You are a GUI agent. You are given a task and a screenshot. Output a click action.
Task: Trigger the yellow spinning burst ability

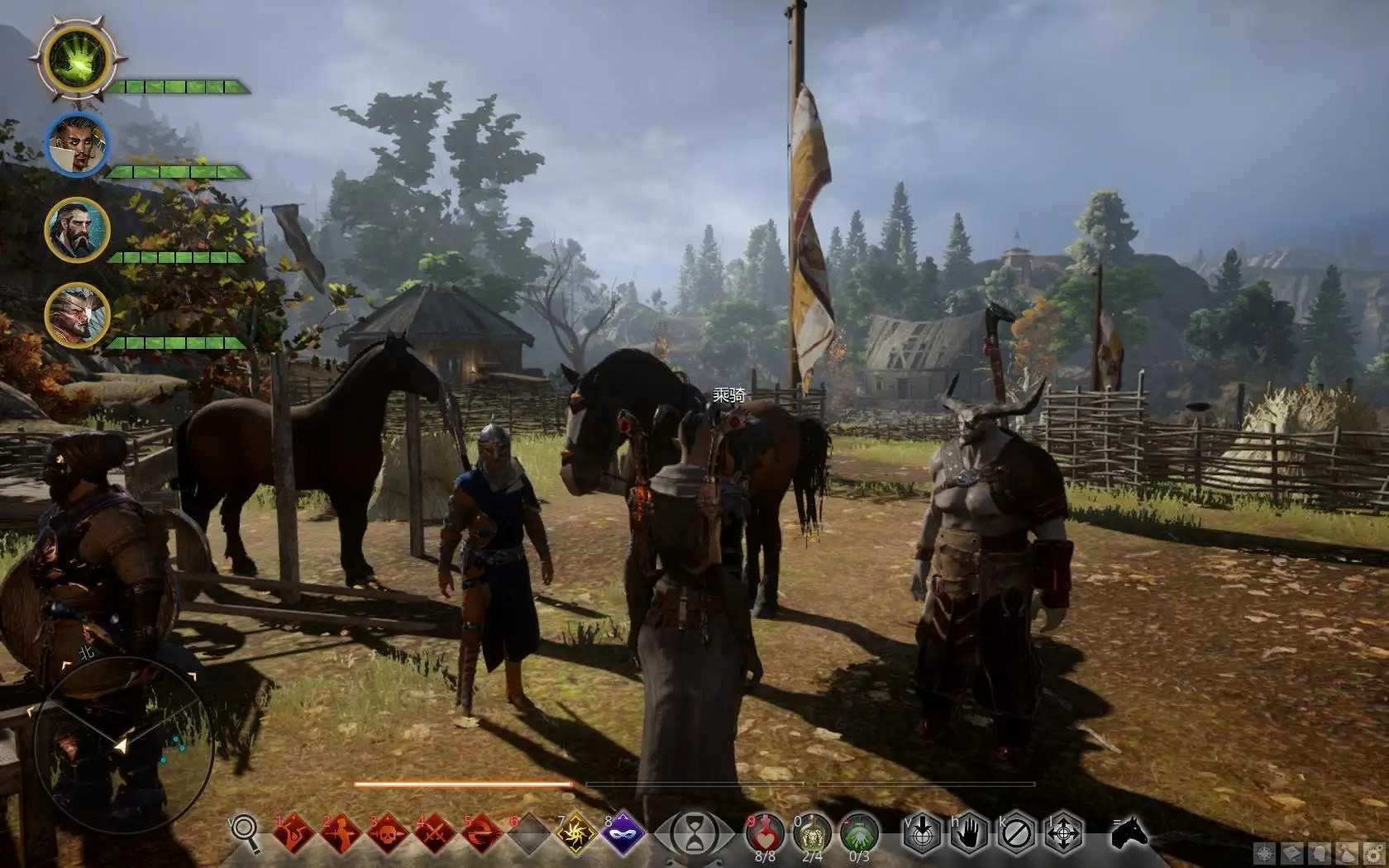pyautogui.click(x=576, y=833)
